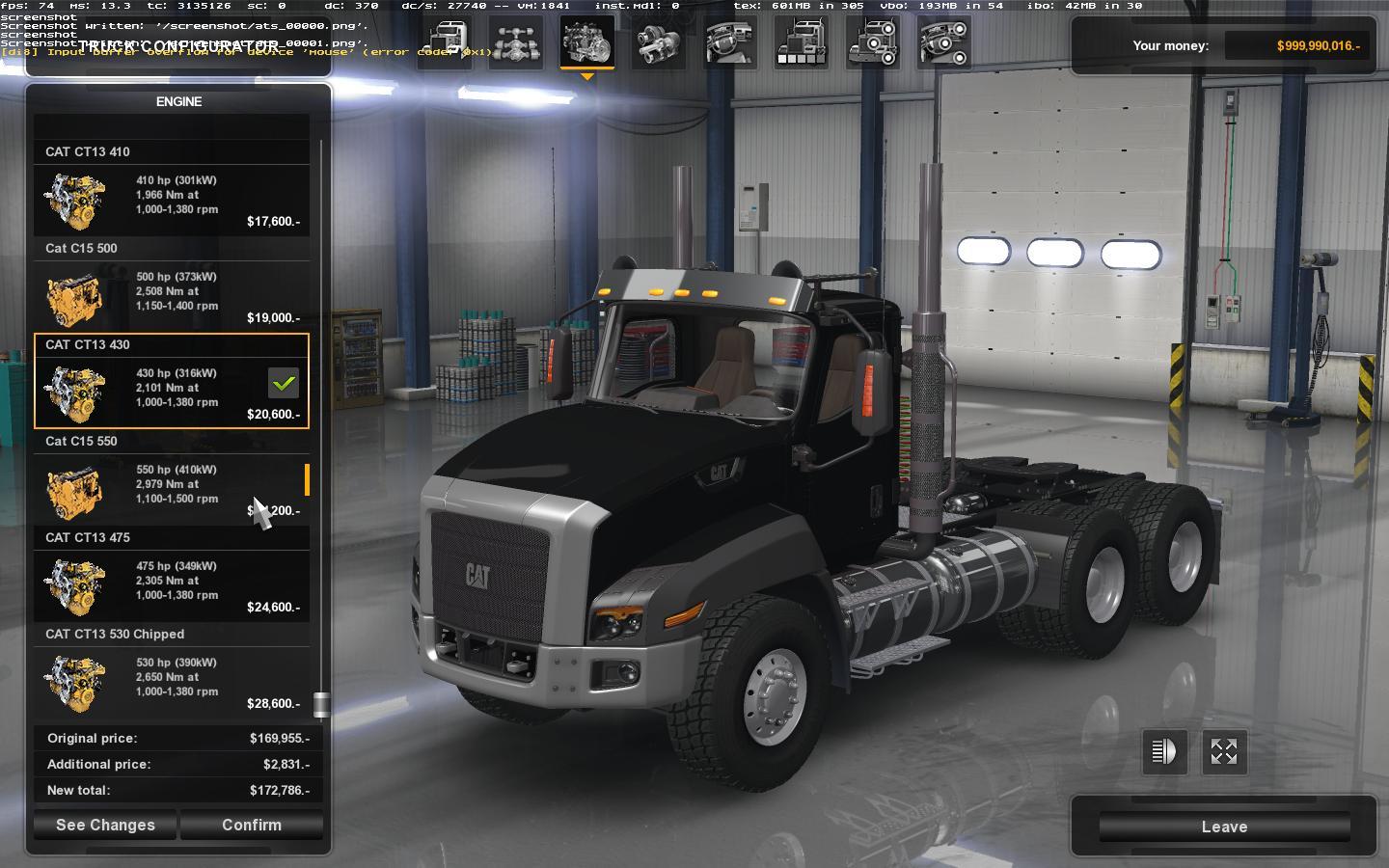Toggle the truck headlights preview

pos(1164,751)
